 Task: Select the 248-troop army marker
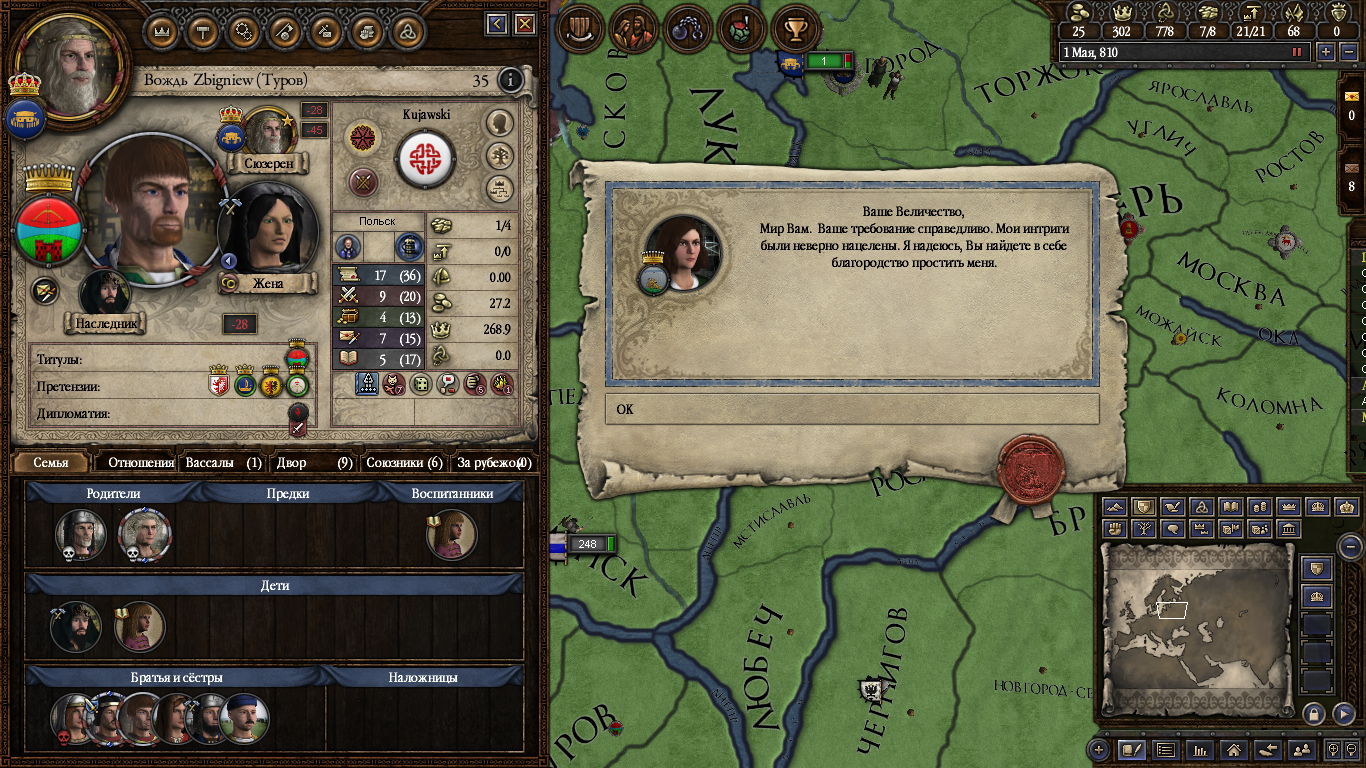coord(586,544)
